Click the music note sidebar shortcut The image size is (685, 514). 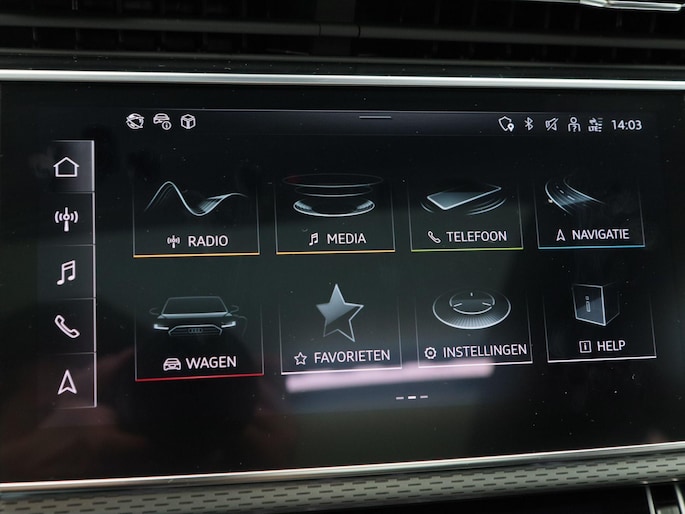tap(66, 271)
